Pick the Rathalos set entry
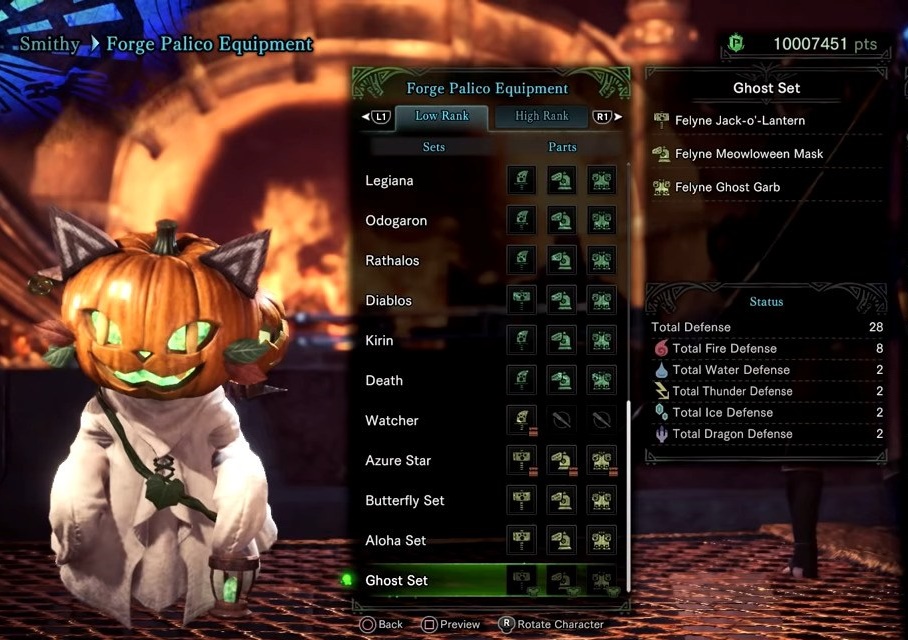 (x=392, y=261)
